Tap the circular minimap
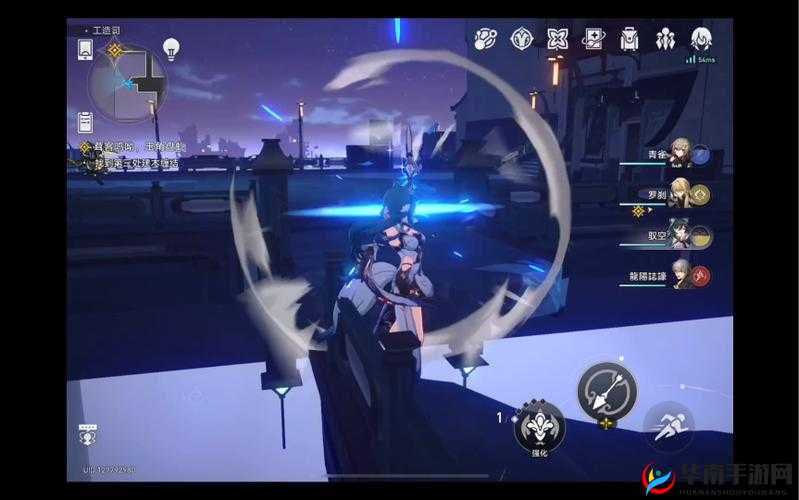 pos(126,82)
